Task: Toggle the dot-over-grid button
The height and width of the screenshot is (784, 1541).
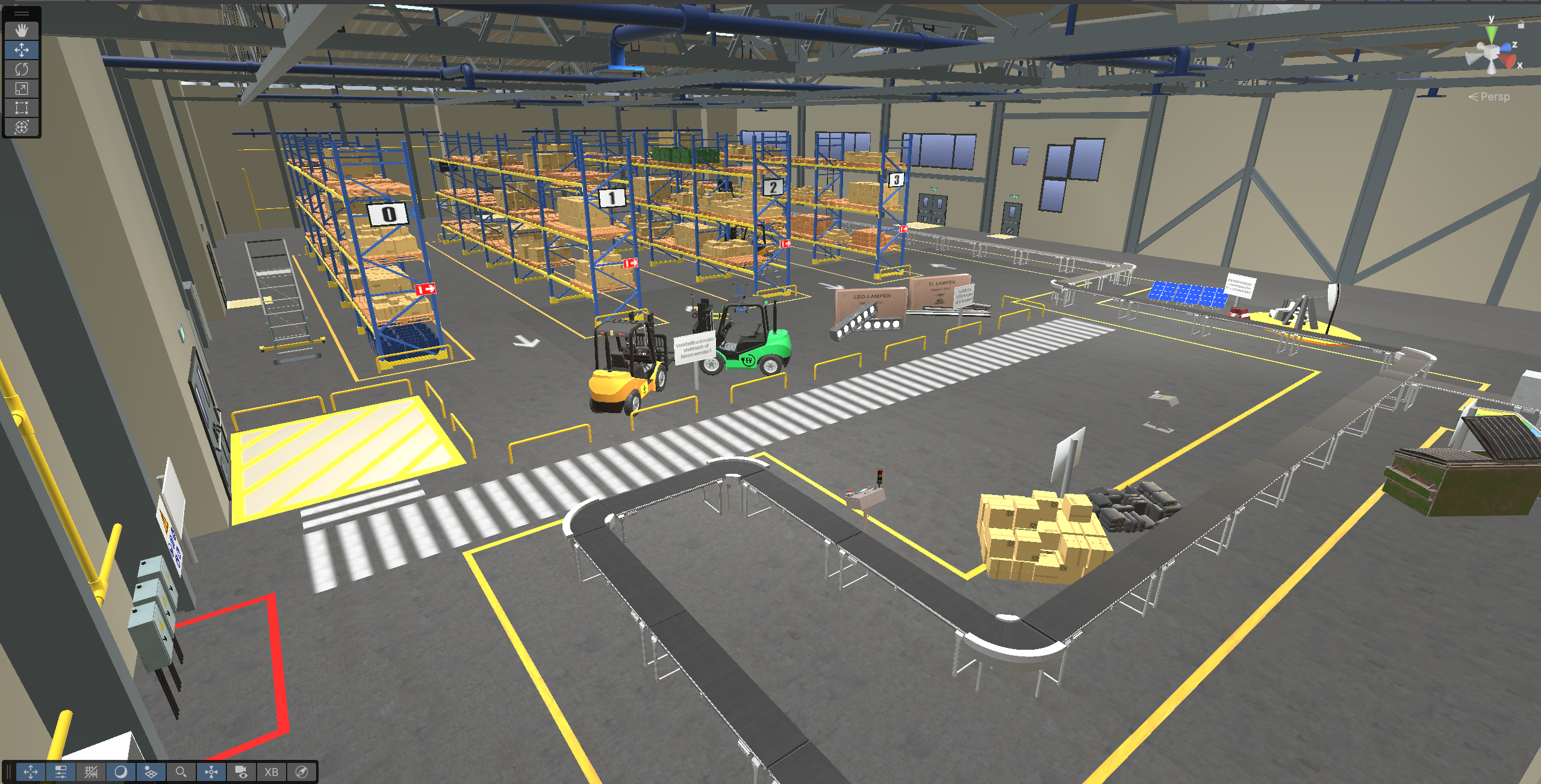Action: click(x=151, y=772)
